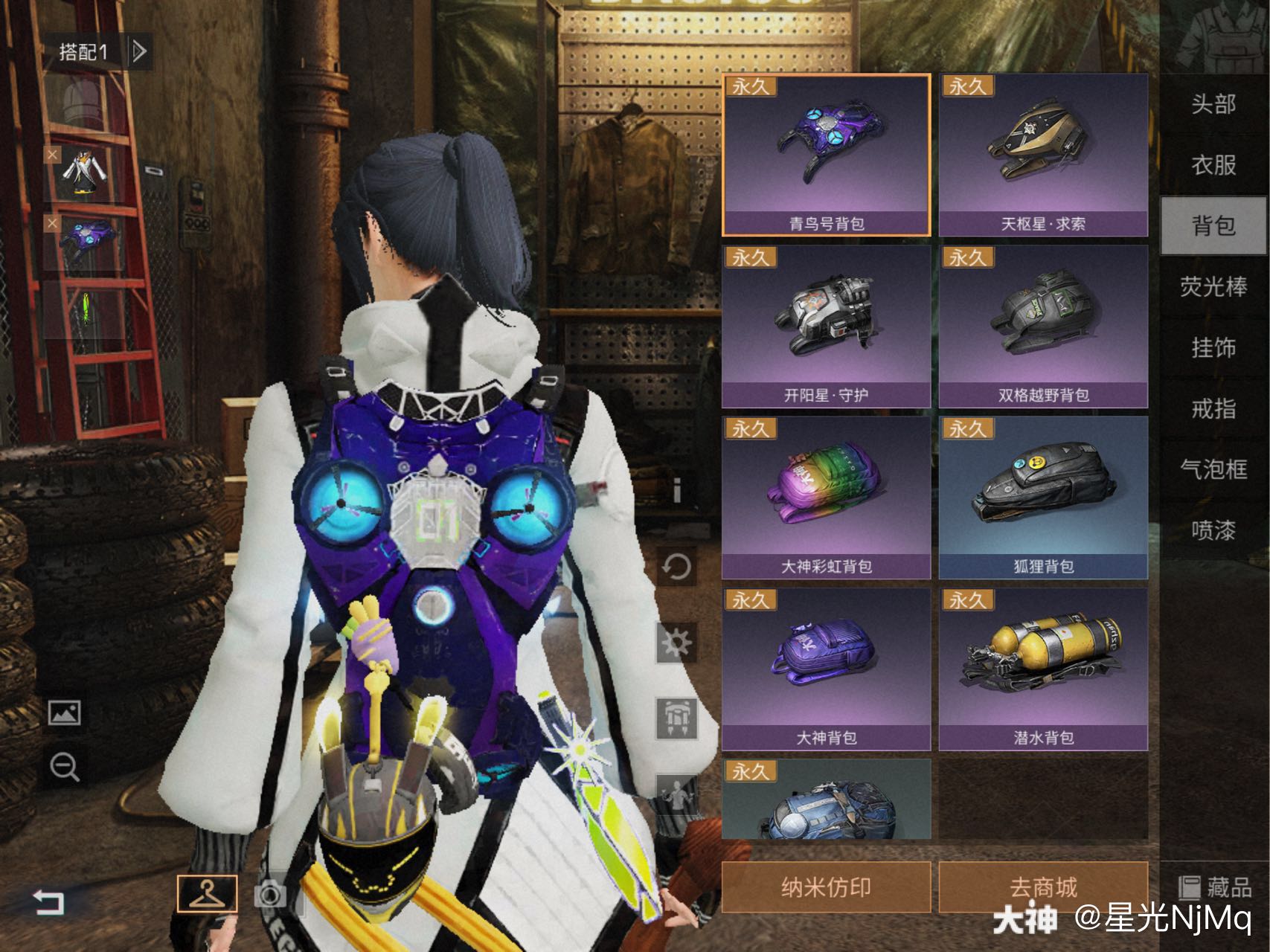The height and width of the screenshot is (952, 1270).
Task: Open the 喷漆 spray paint tab
Action: coord(1213,530)
